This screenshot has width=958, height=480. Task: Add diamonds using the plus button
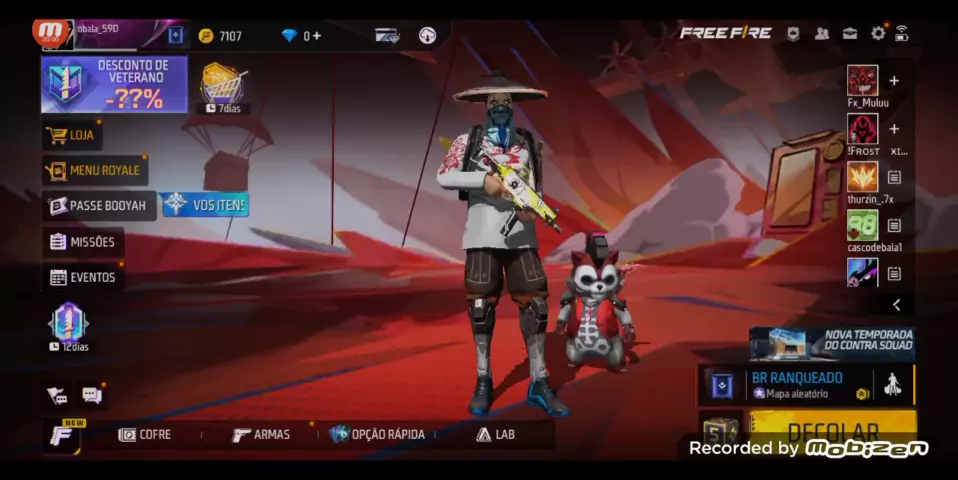317,36
